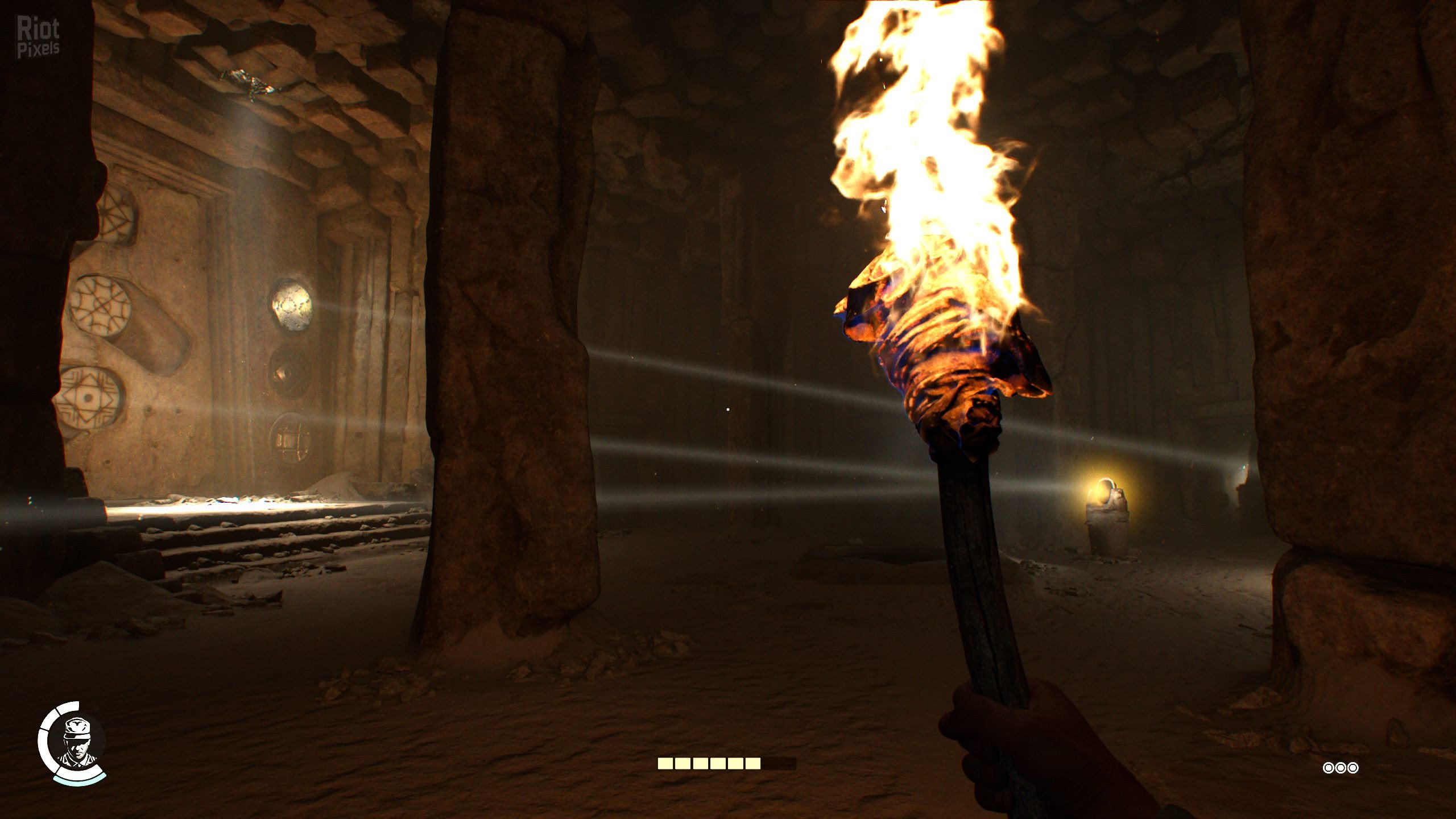The height and width of the screenshot is (819, 1456).
Task: Click the Riot Pixels watermark logo
Action: pos(38,37)
